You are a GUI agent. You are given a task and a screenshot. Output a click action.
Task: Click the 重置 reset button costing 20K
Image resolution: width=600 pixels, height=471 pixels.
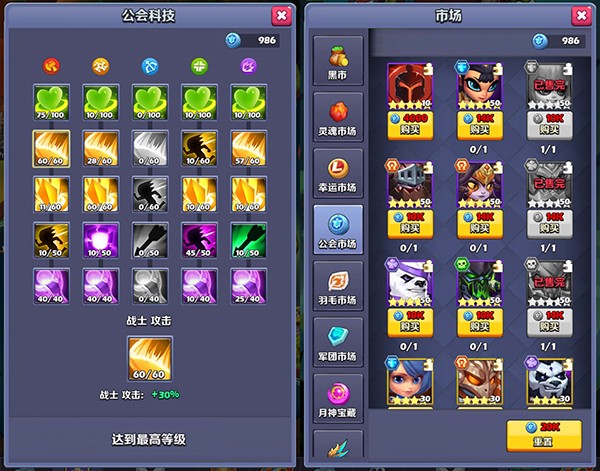[544, 434]
